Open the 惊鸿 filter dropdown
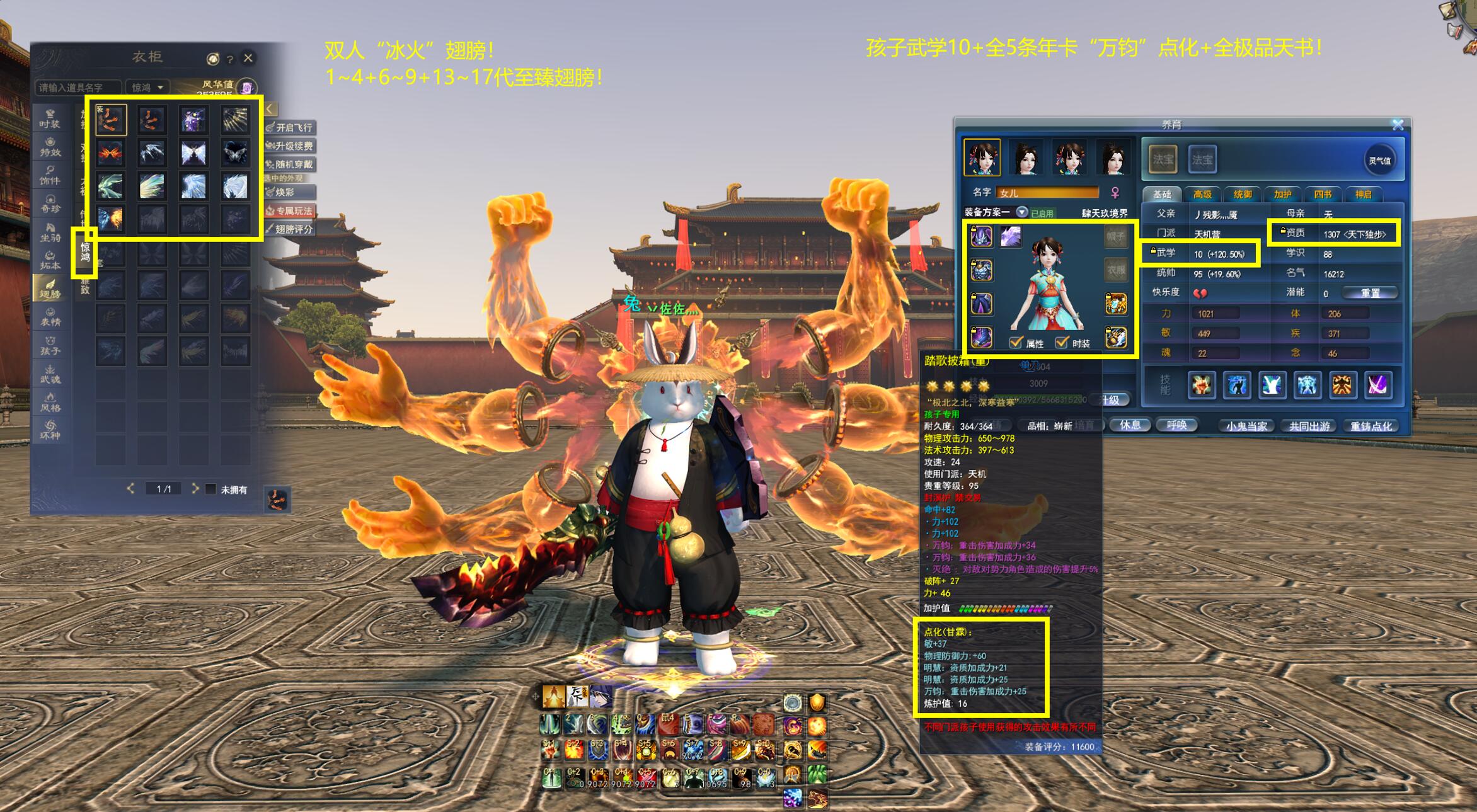Viewport: 1477px width, 812px height. 147,88
